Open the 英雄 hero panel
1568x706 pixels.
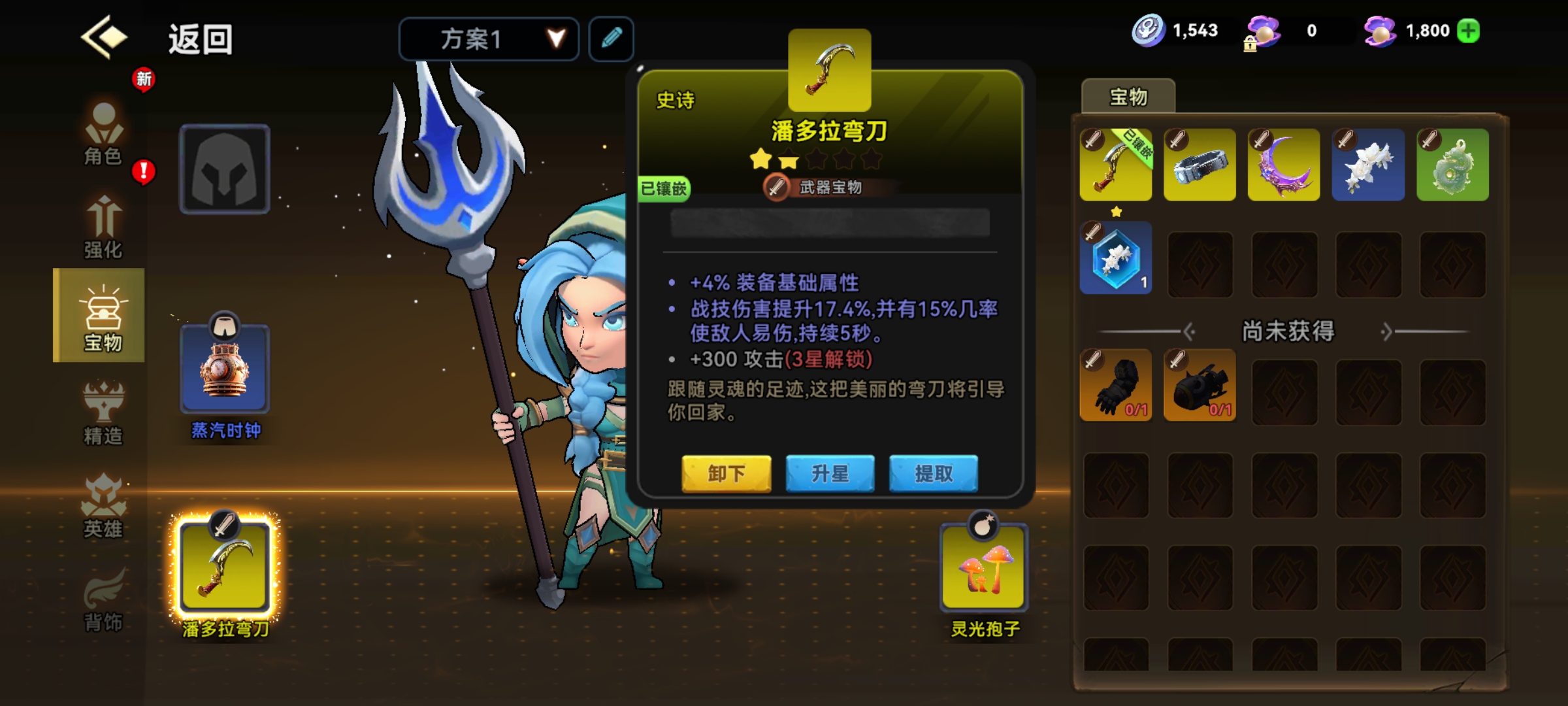[105, 507]
